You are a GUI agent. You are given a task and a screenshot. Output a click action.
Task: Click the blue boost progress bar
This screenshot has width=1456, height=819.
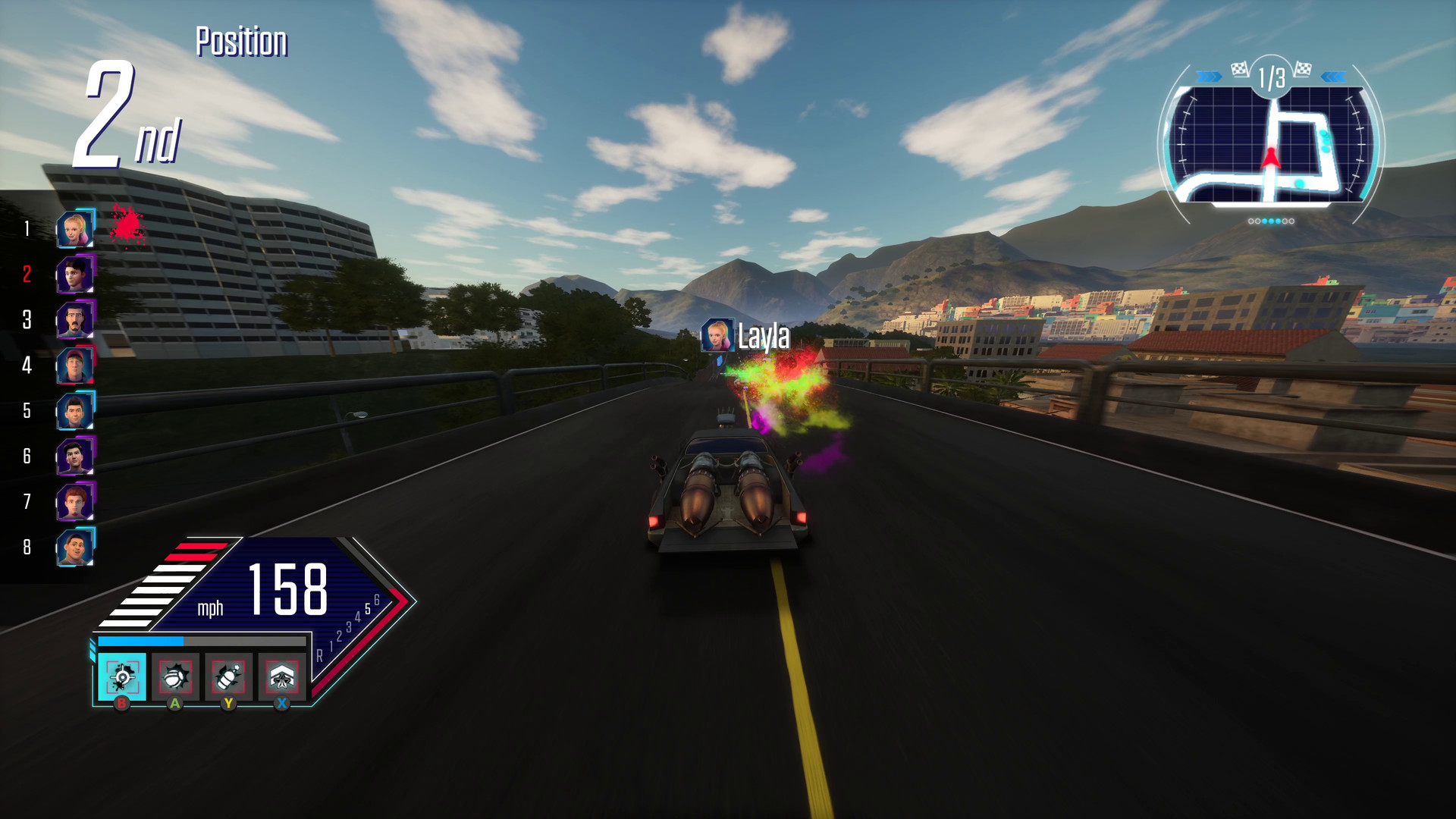click(x=140, y=641)
